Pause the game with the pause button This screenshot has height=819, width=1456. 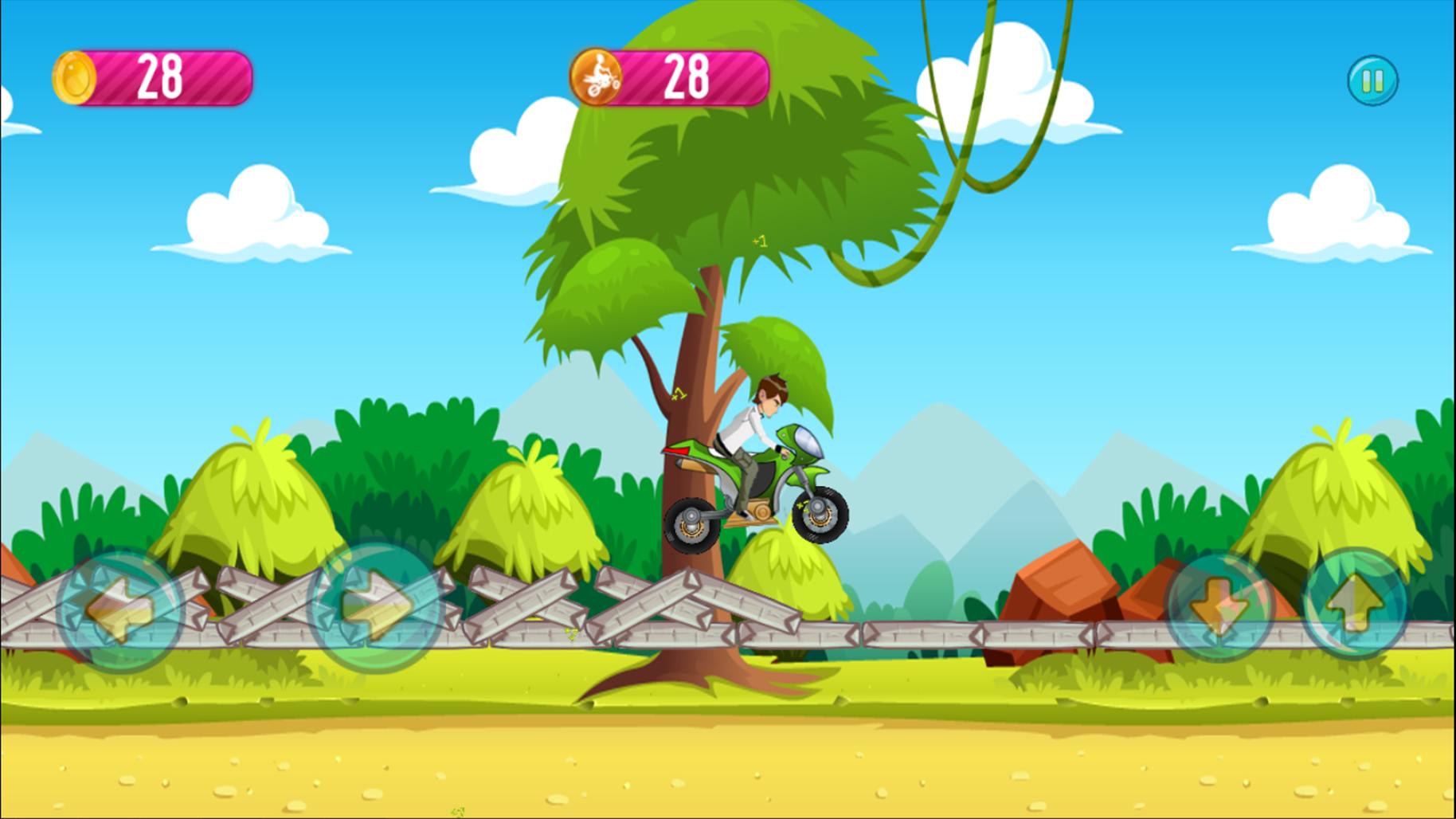point(1372,80)
